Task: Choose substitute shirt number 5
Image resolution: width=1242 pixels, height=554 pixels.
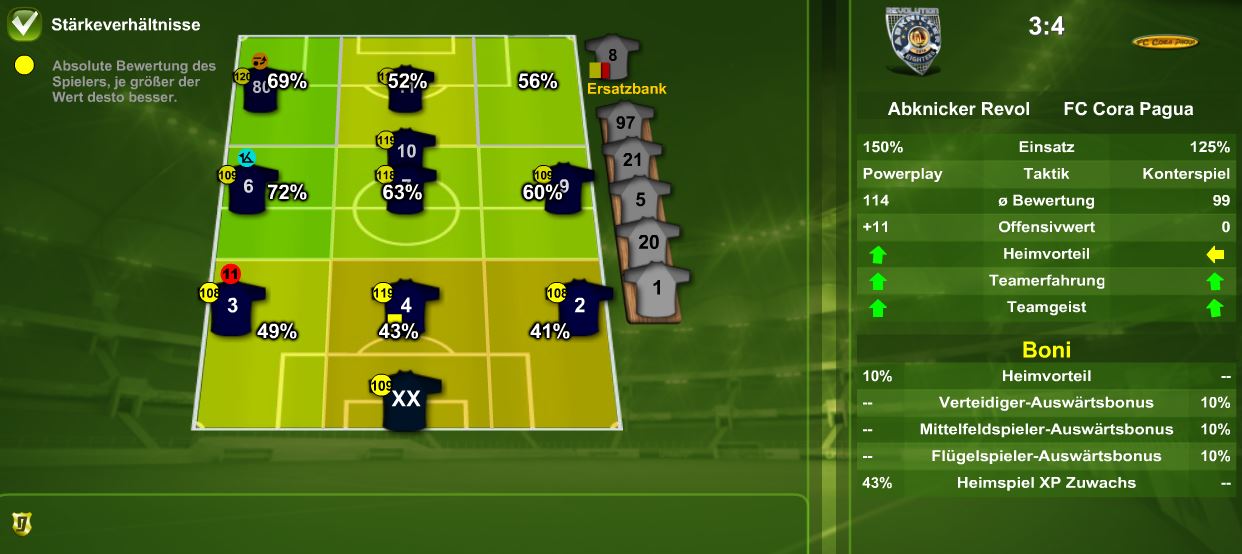Action: coord(640,199)
